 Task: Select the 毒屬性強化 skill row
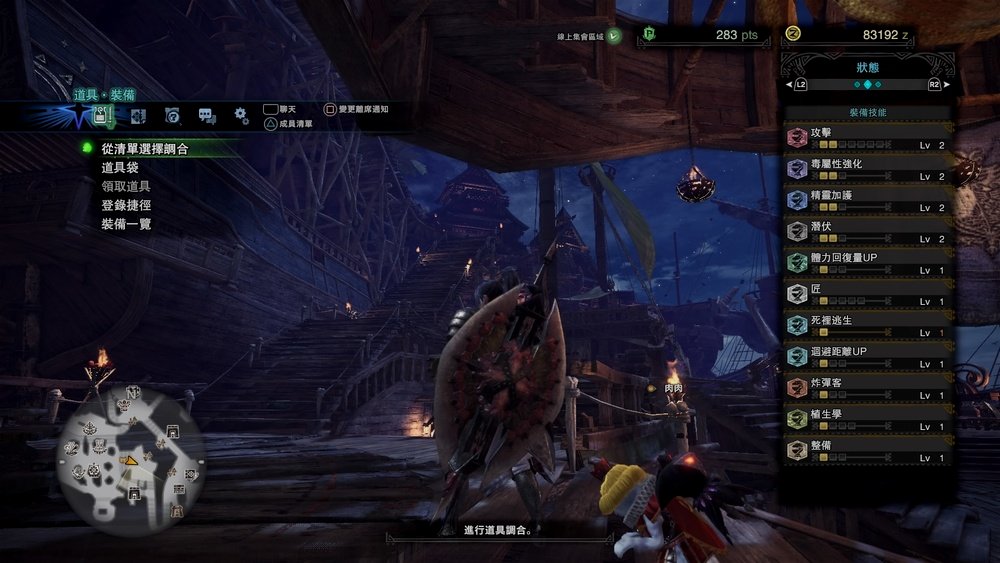pyautogui.click(x=866, y=169)
